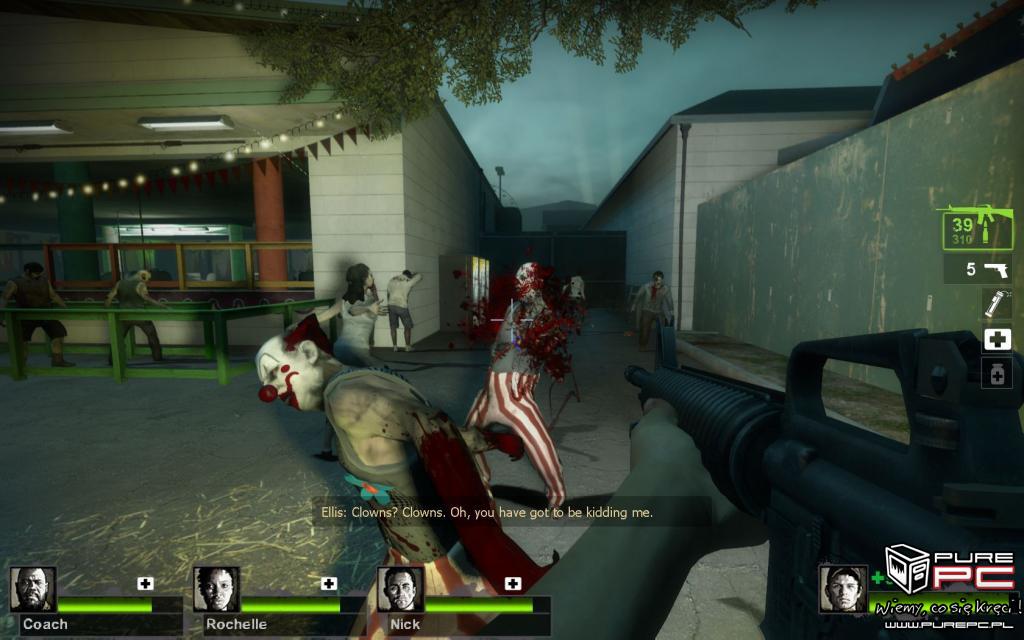Image resolution: width=1024 pixels, height=640 pixels.
Task: Click the medkit icon above Rochelle's health
Action: 329,583
